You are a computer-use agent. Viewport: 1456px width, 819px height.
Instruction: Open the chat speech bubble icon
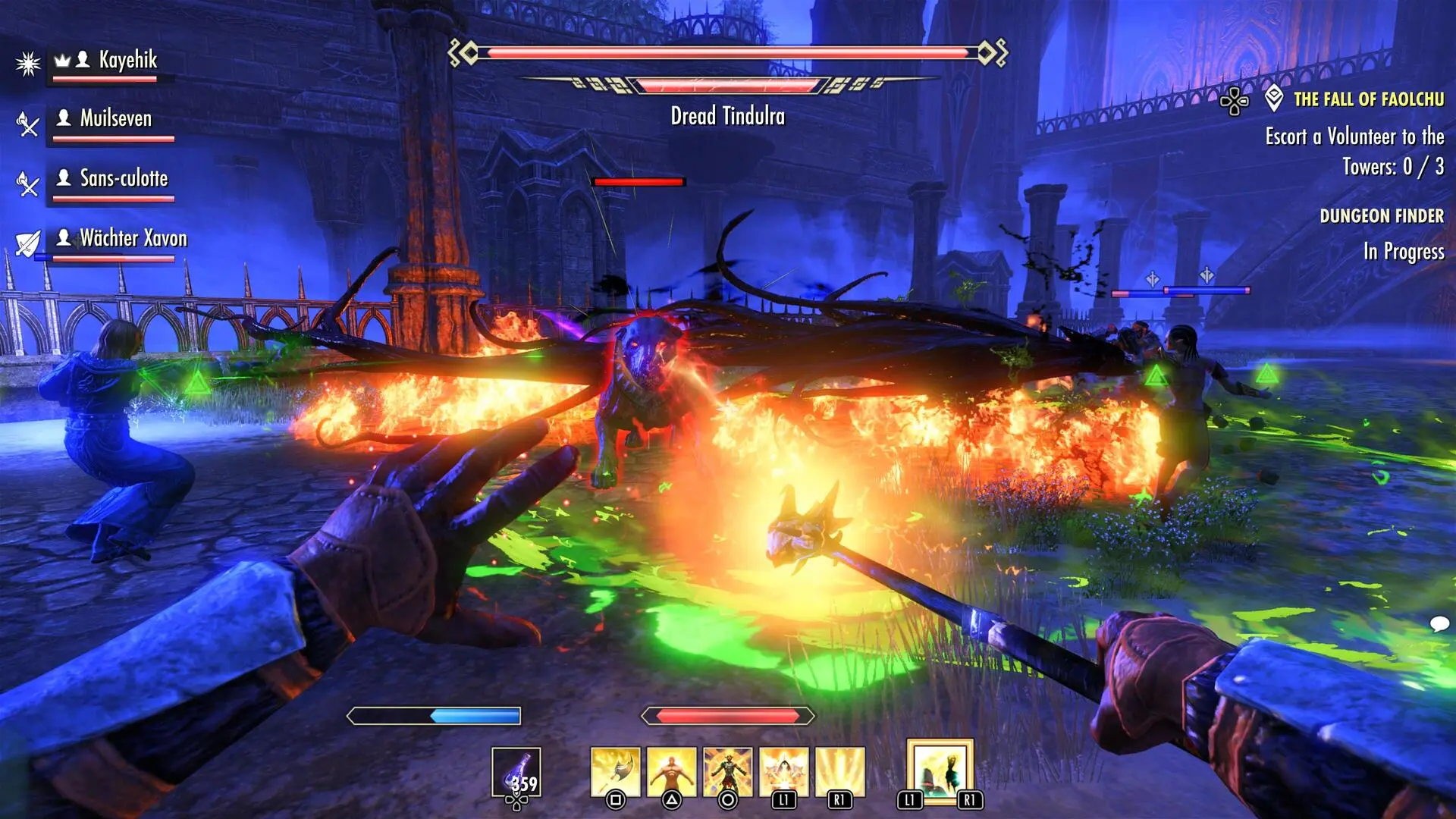1439,624
